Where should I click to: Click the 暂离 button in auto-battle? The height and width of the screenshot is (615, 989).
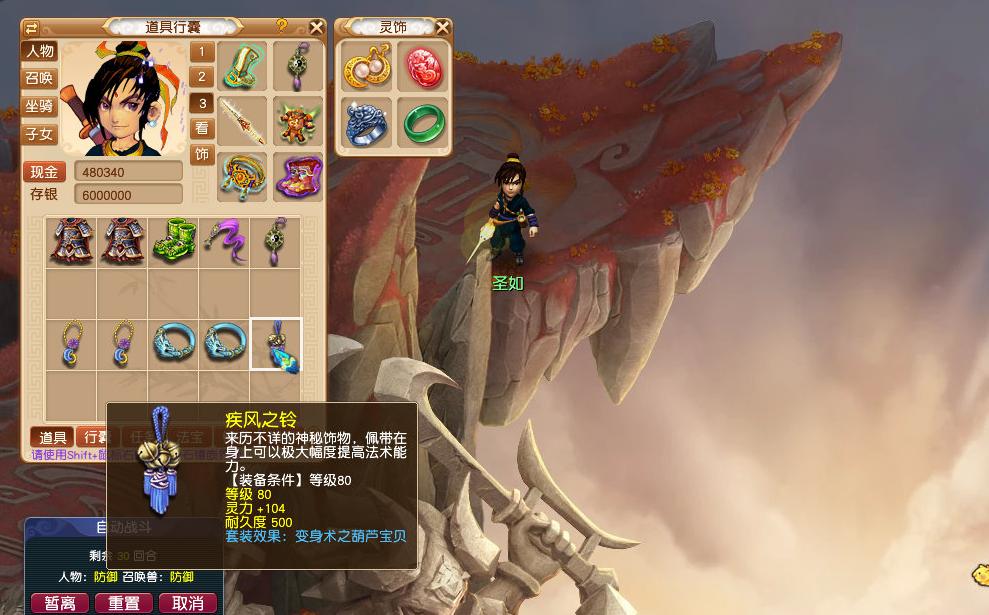60,603
